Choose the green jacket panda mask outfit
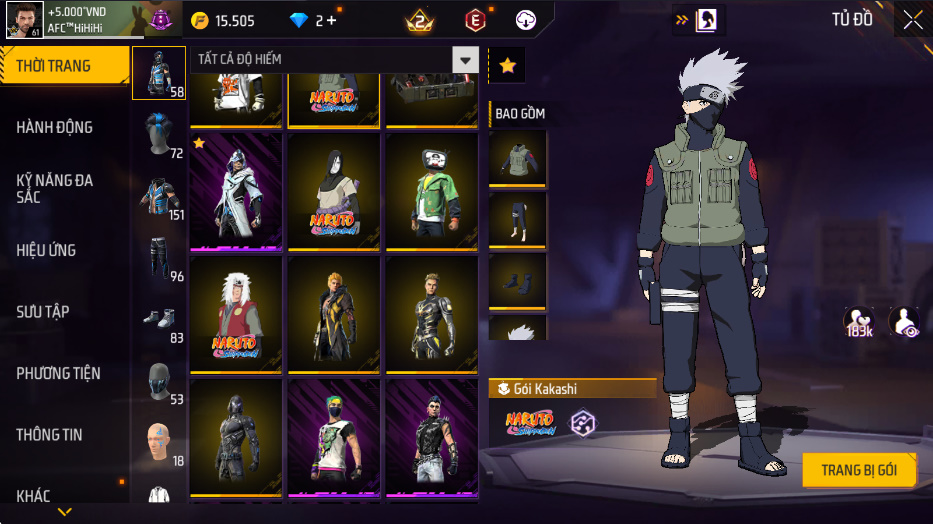The width and height of the screenshot is (933, 524). click(x=431, y=190)
